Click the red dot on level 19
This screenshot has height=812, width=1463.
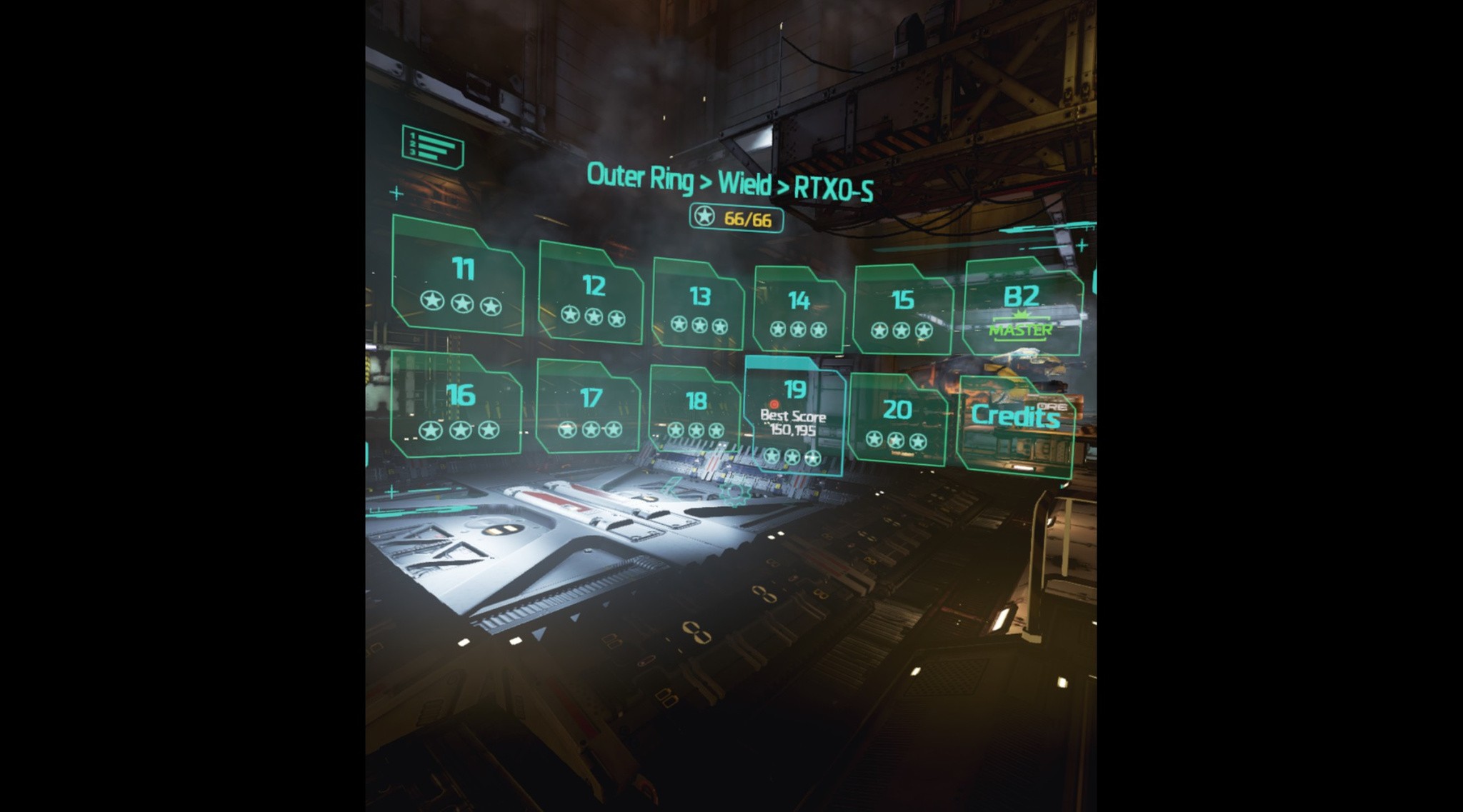click(x=775, y=405)
